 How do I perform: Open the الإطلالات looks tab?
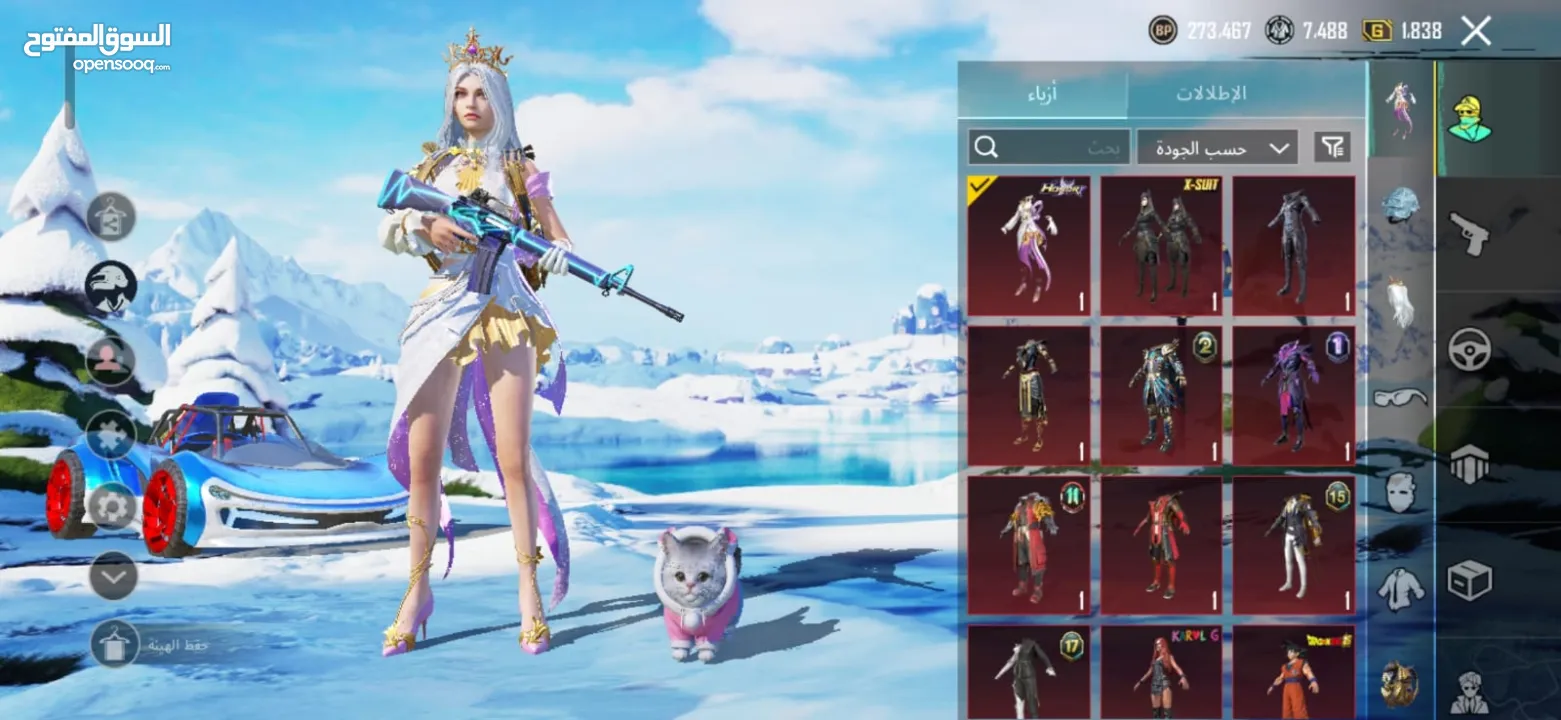point(1211,95)
